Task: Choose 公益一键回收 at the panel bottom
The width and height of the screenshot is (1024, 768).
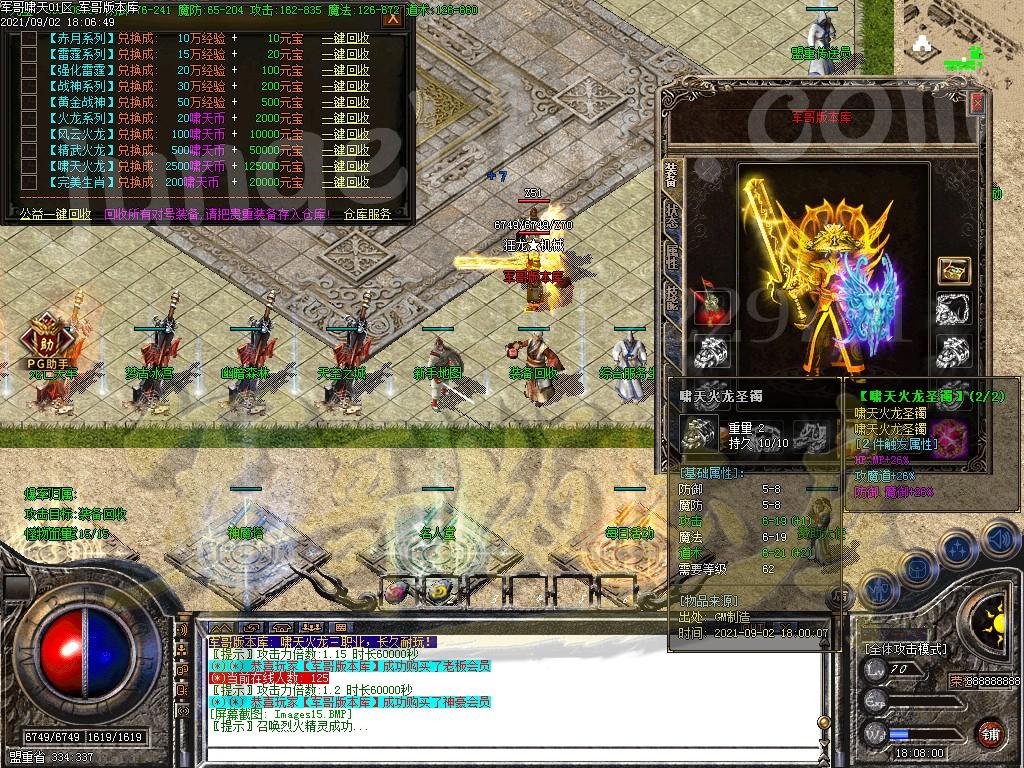Action: pos(55,213)
